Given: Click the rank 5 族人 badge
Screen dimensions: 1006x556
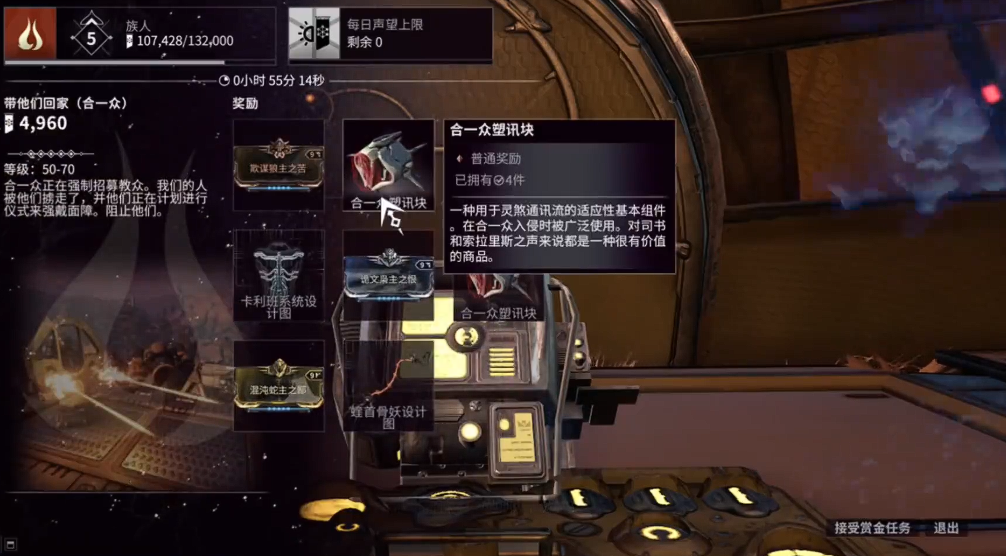Looking at the screenshot, I should (90, 38).
